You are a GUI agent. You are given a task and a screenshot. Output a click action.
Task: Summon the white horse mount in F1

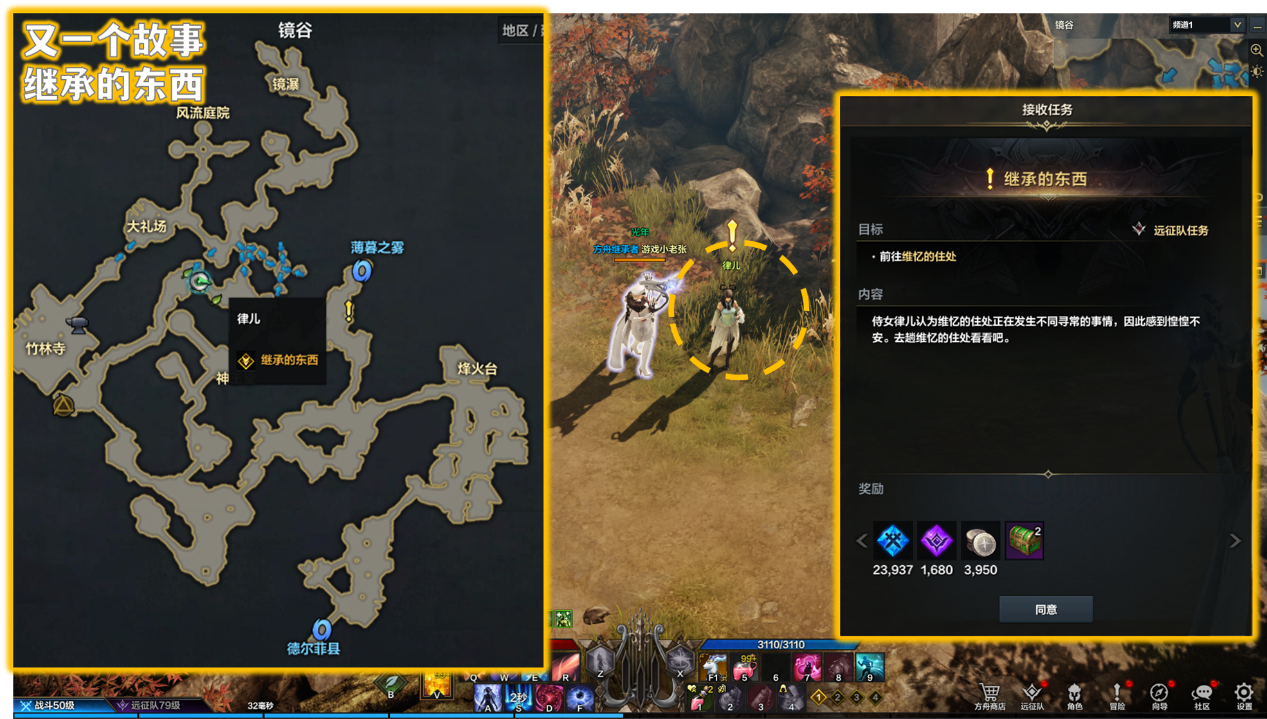[x=714, y=665]
